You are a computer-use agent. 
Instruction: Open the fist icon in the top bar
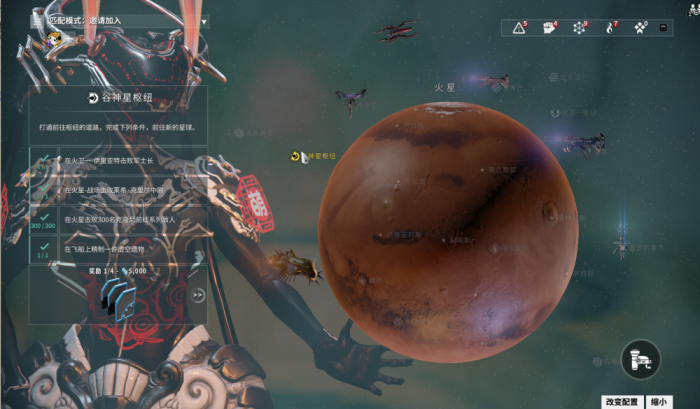coord(548,28)
